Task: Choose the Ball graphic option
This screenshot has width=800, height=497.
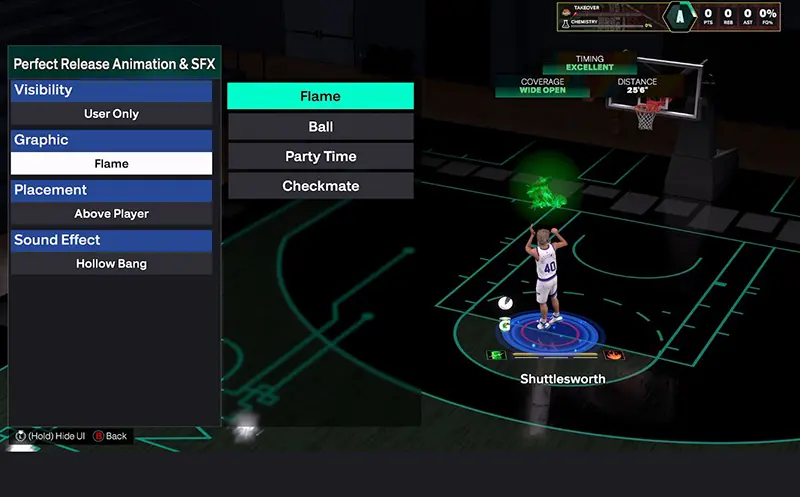Action: [320, 127]
